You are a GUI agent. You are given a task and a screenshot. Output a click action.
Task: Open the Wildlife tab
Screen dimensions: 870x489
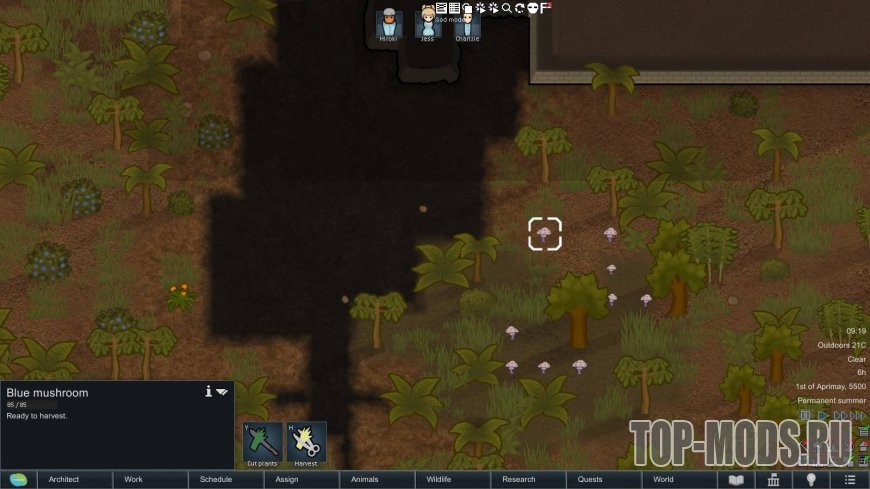tap(439, 480)
